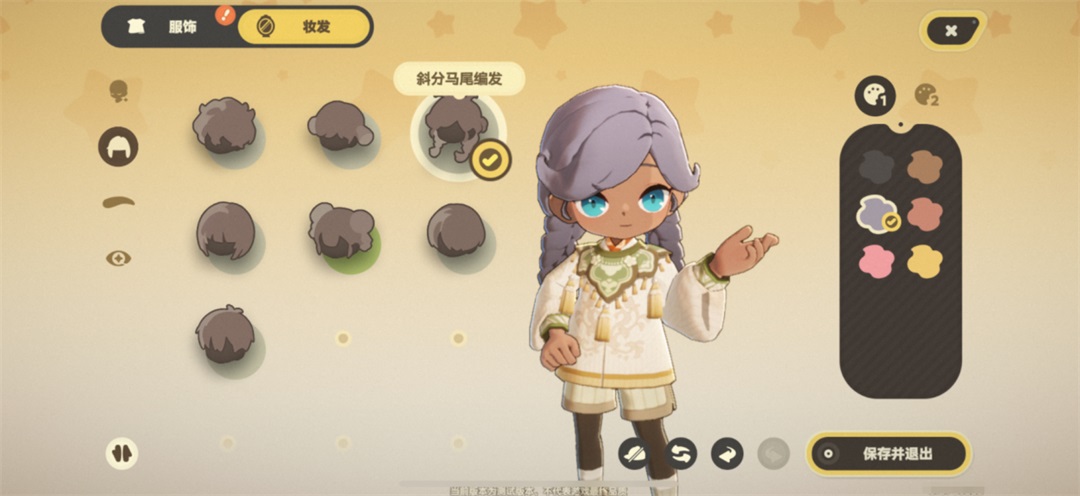Viewport: 1080px width, 496px height.
Task: Open the eye category
Action: 118,258
